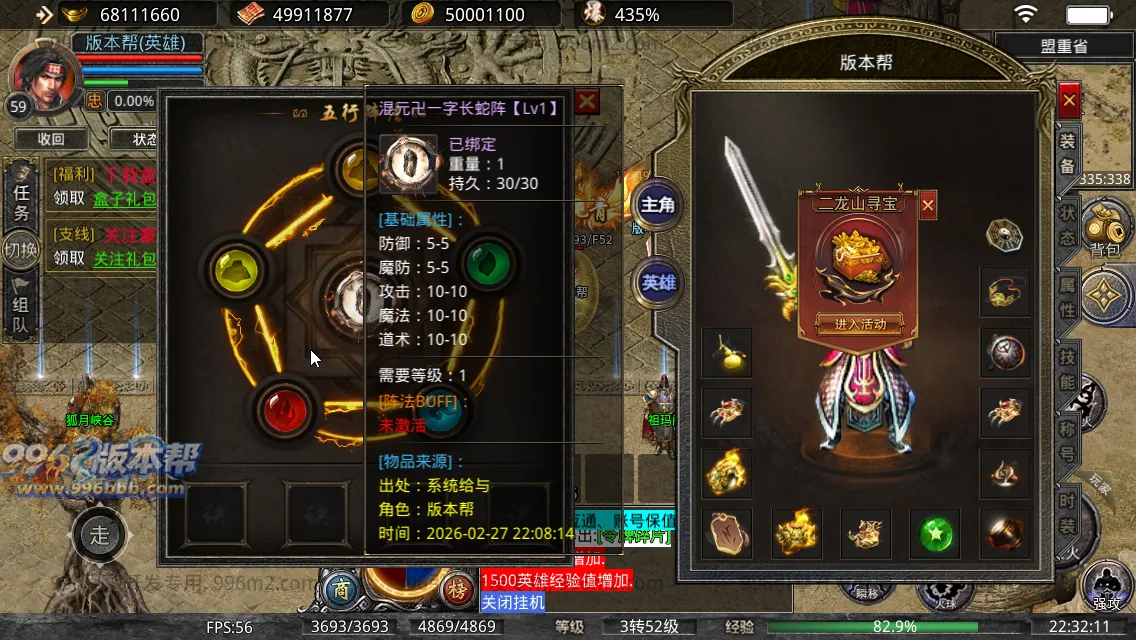The image size is (1136, 640).
Task: Open the 属性 attributes tab
Action: (x=1068, y=297)
